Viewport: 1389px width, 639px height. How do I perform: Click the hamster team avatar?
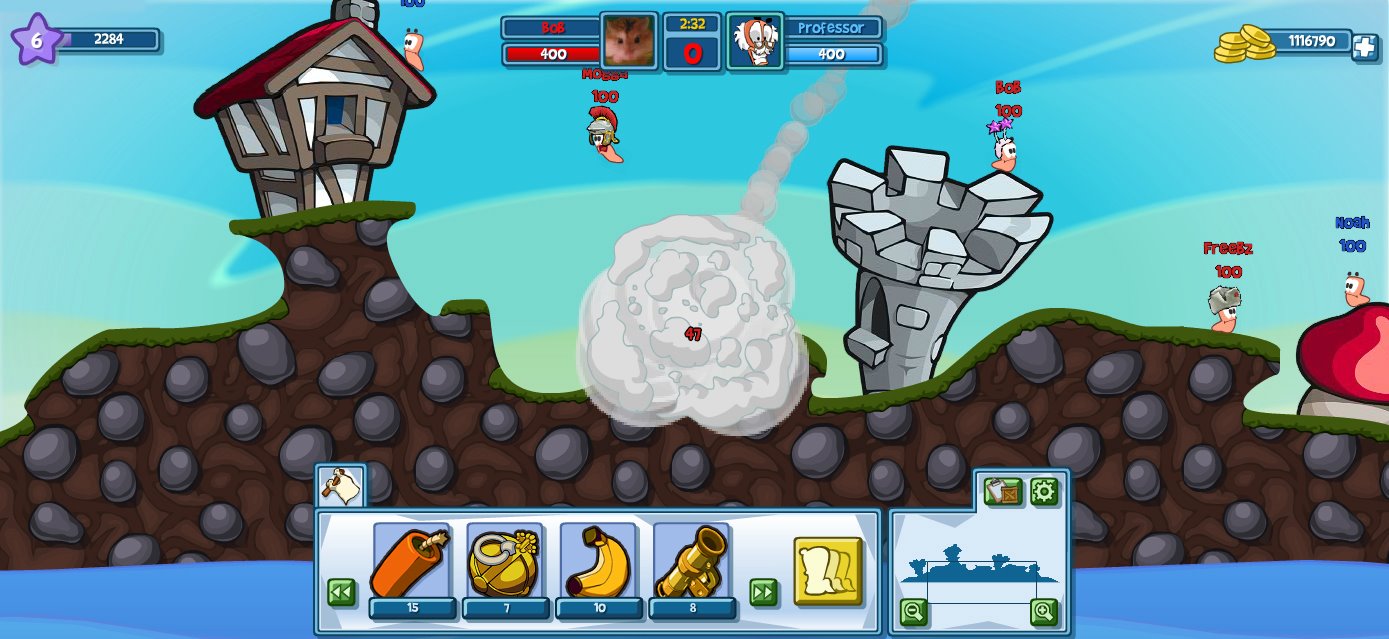pos(629,41)
